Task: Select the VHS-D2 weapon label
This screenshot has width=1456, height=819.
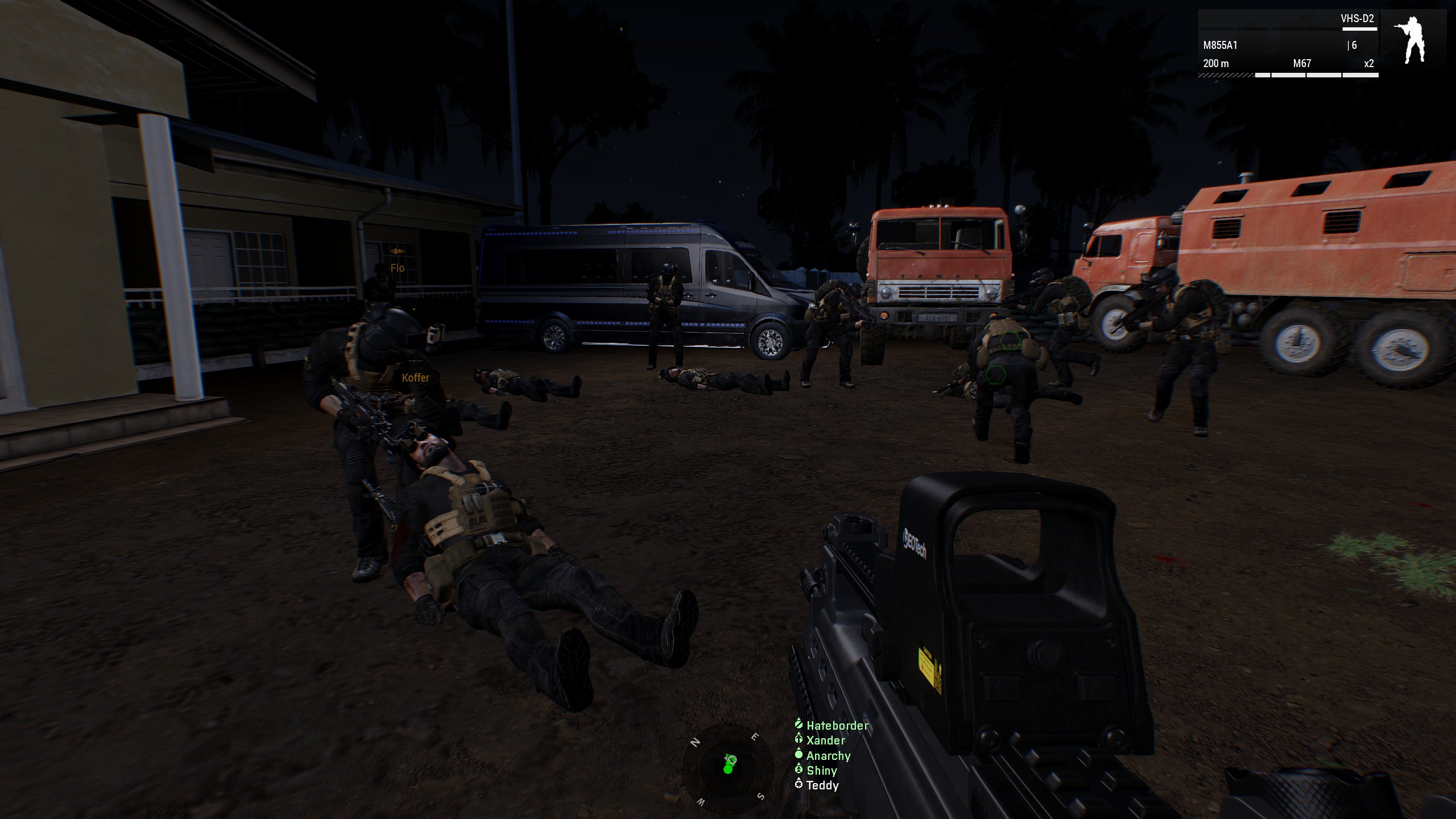Action: pyautogui.click(x=1357, y=19)
